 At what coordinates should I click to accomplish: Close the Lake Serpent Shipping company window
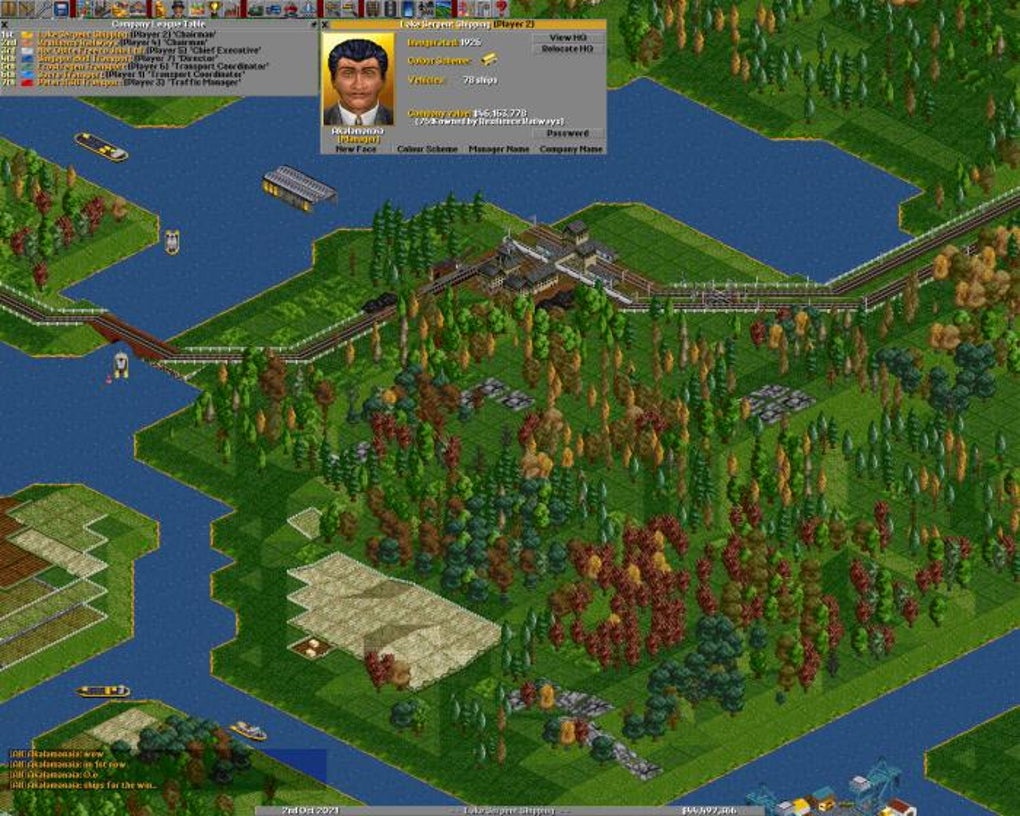[x=326, y=23]
